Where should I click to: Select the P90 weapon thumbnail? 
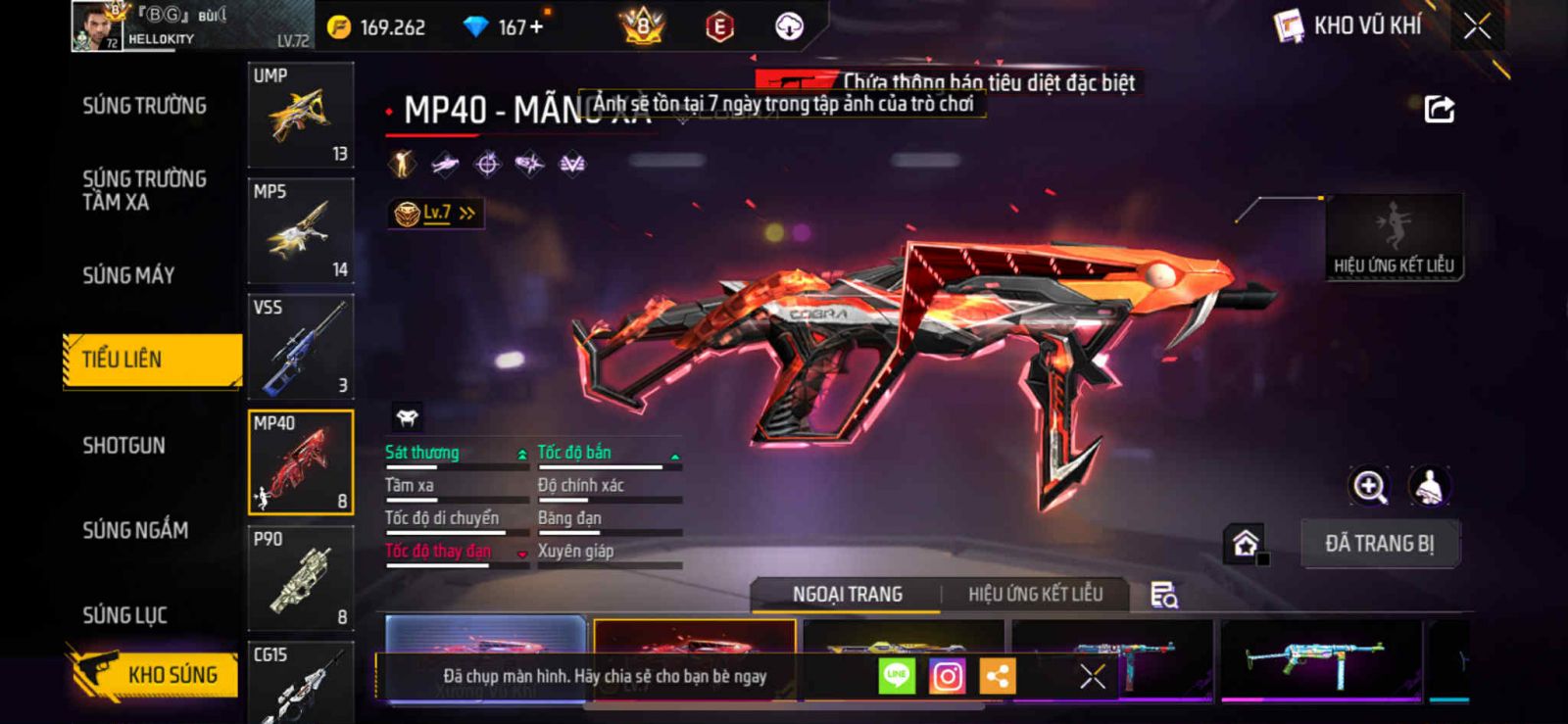300,578
